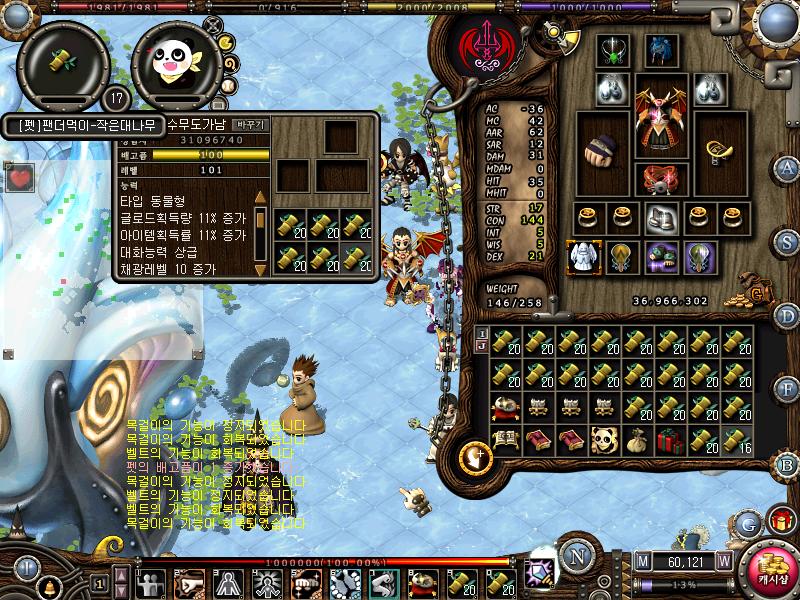Click the equipped golden horn slot
The height and width of the screenshot is (600, 800).
[x=719, y=150]
